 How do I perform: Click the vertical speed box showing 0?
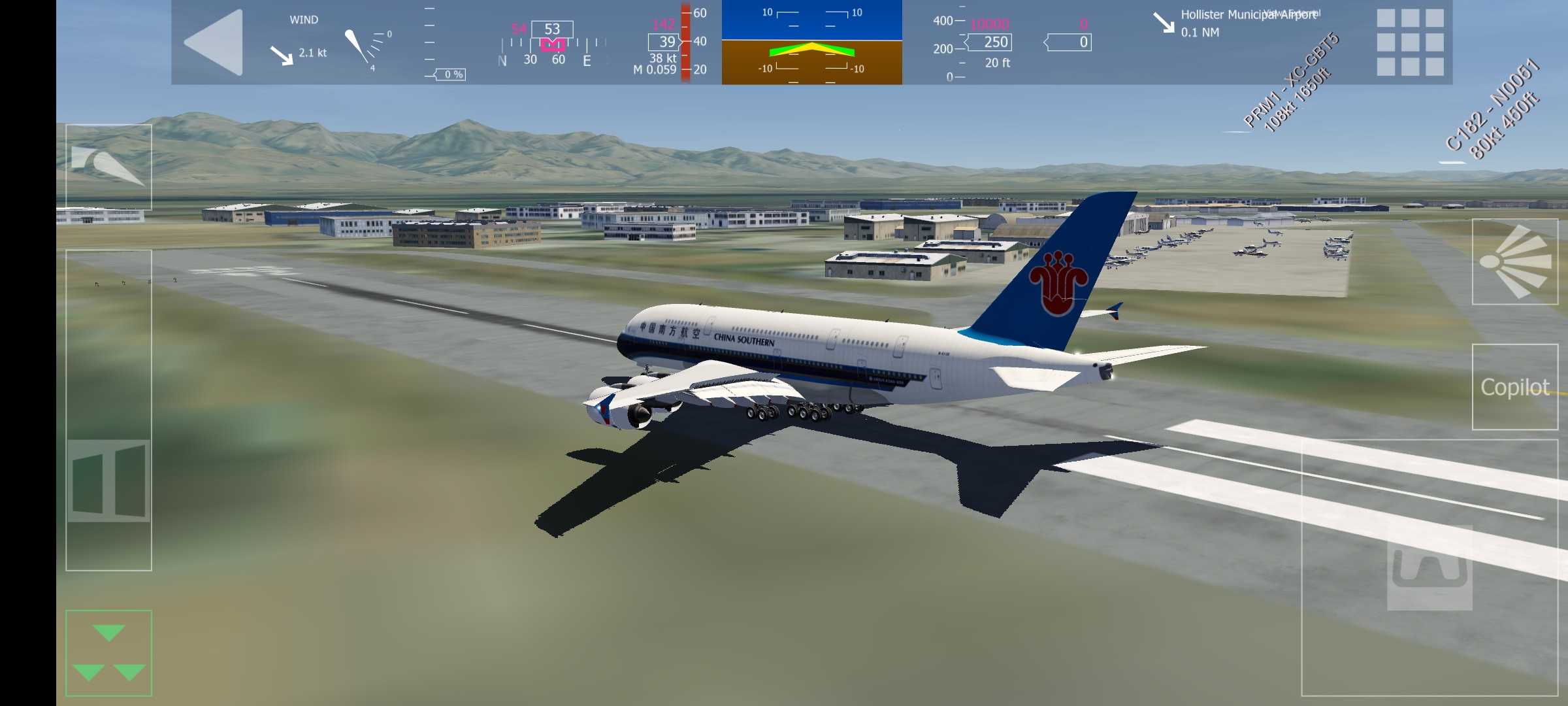point(1070,42)
